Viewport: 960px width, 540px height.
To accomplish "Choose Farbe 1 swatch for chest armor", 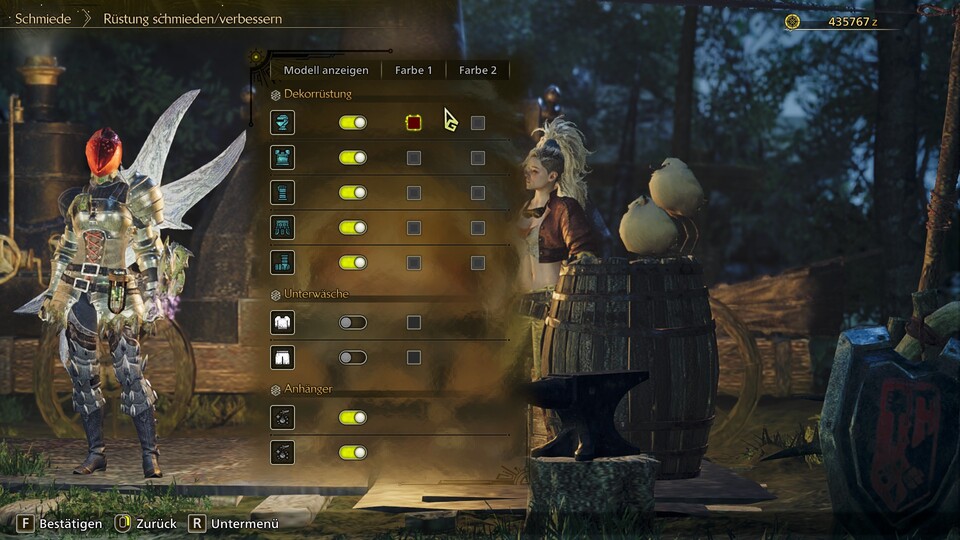I will coord(413,157).
